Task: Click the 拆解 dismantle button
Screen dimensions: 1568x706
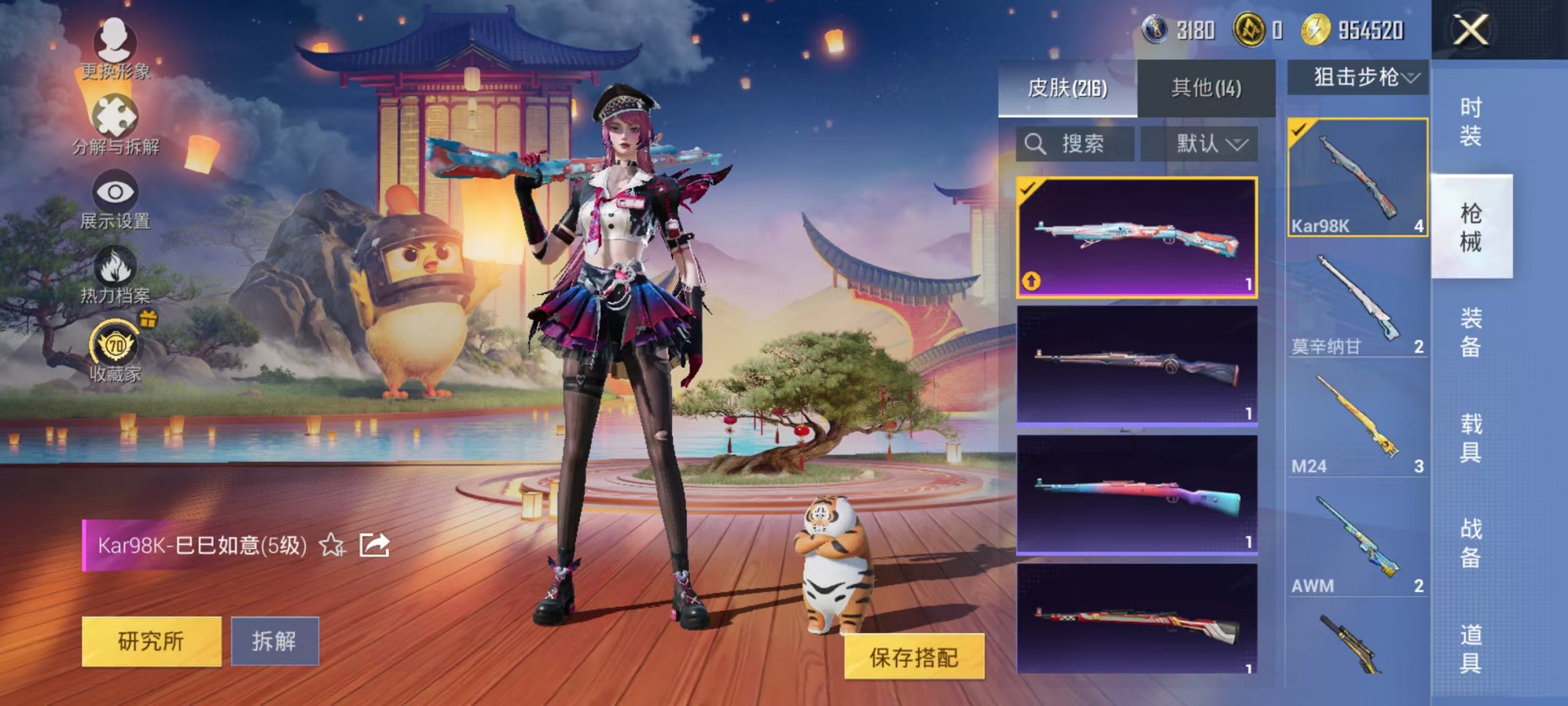Action: 274,641
